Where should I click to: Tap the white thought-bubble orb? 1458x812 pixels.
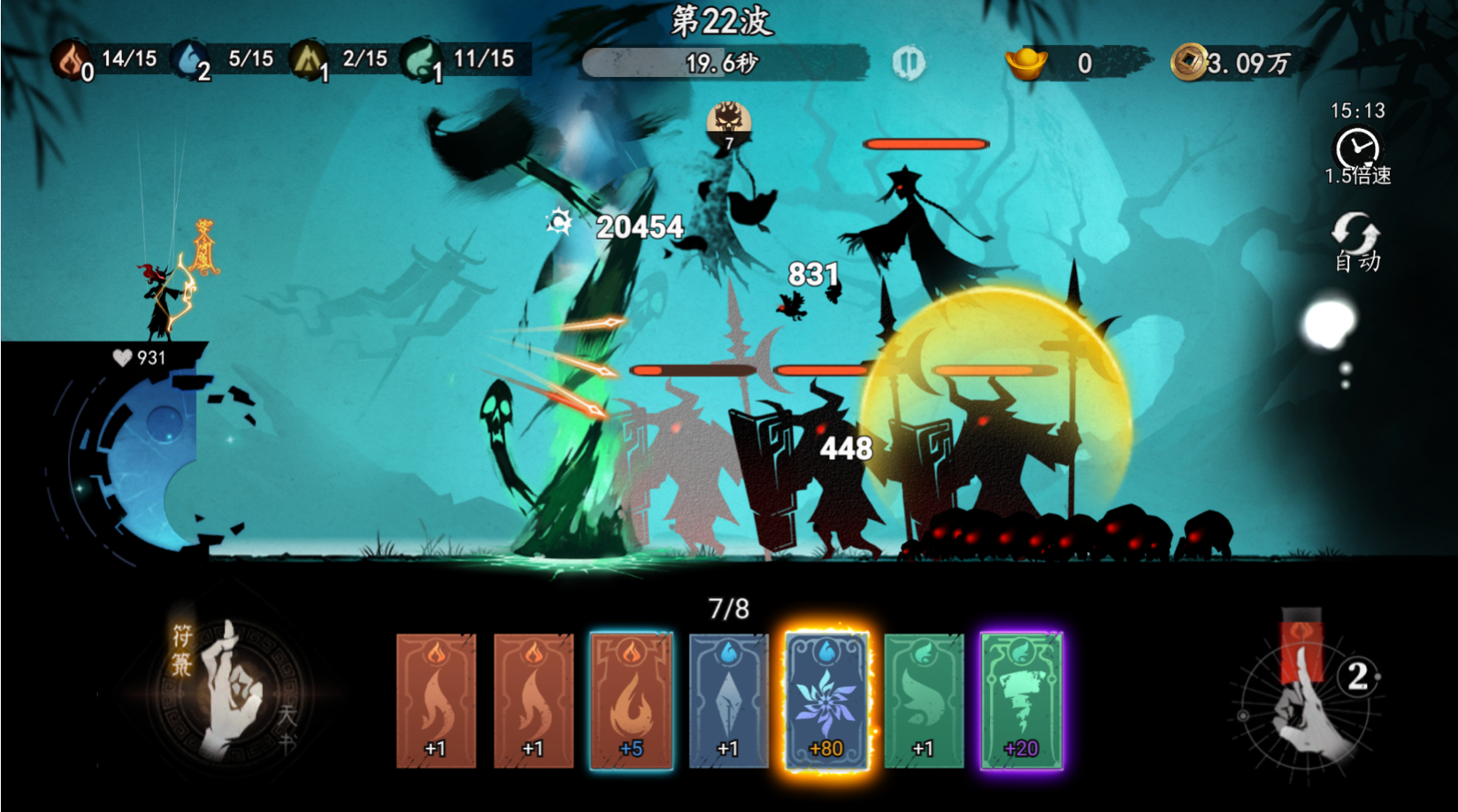[x=1329, y=324]
